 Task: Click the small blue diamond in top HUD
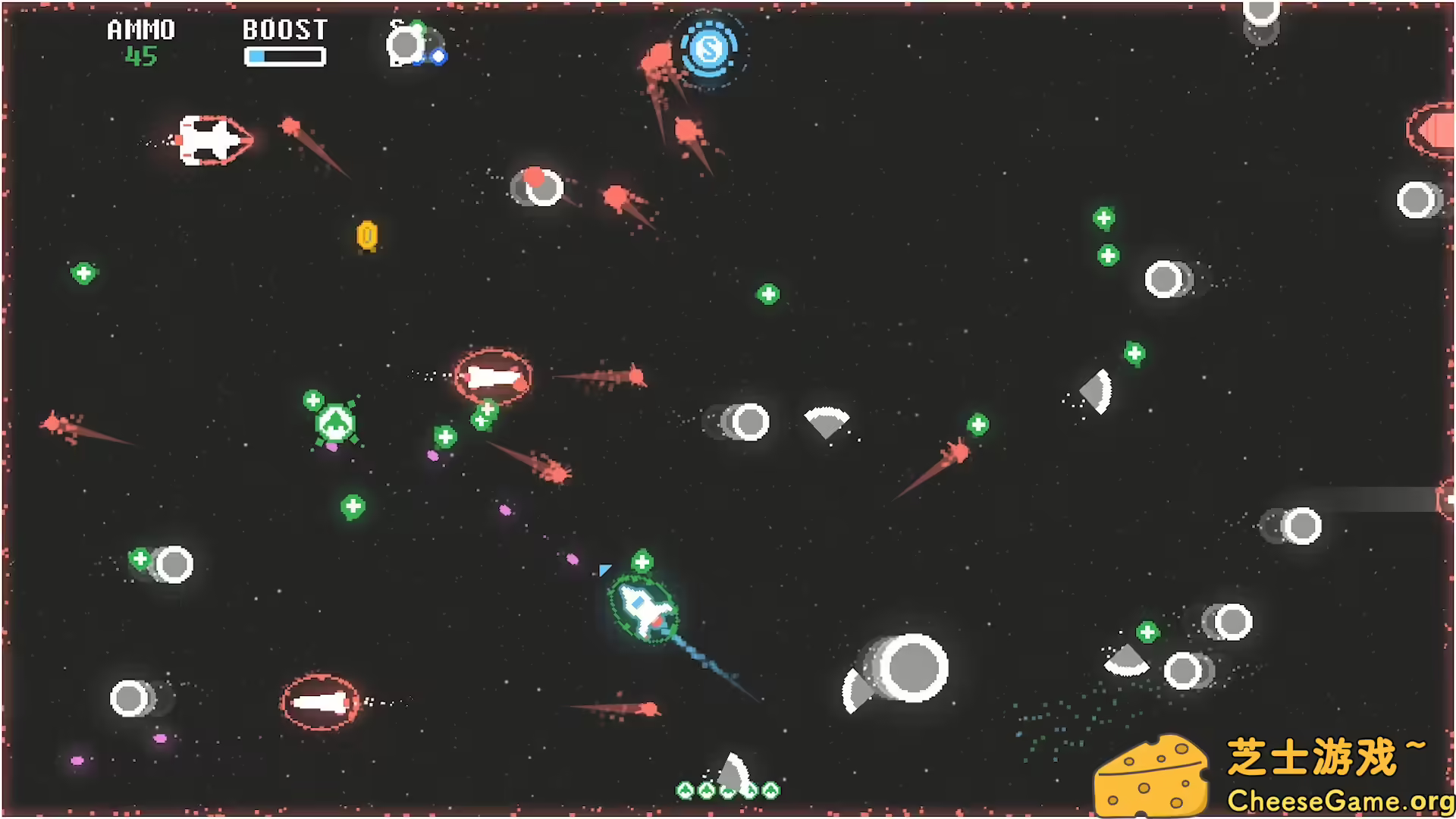click(x=438, y=56)
